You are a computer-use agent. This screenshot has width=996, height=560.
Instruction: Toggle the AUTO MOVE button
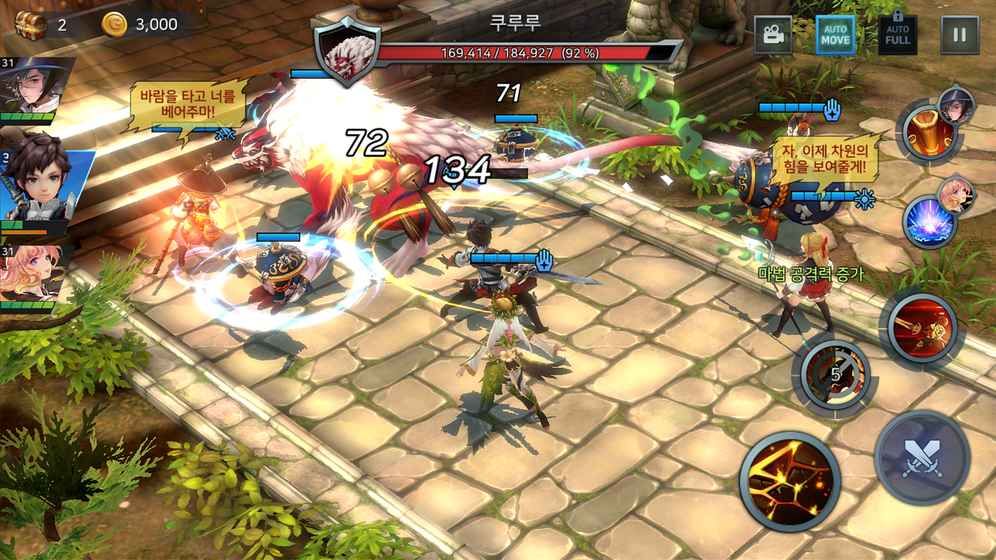coord(835,35)
